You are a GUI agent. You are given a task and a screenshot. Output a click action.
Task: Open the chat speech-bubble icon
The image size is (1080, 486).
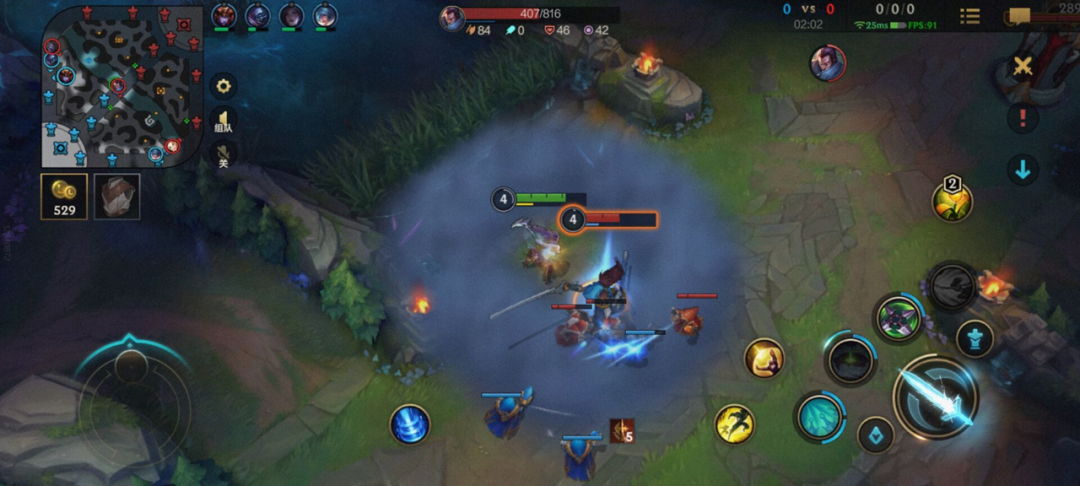(1019, 16)
